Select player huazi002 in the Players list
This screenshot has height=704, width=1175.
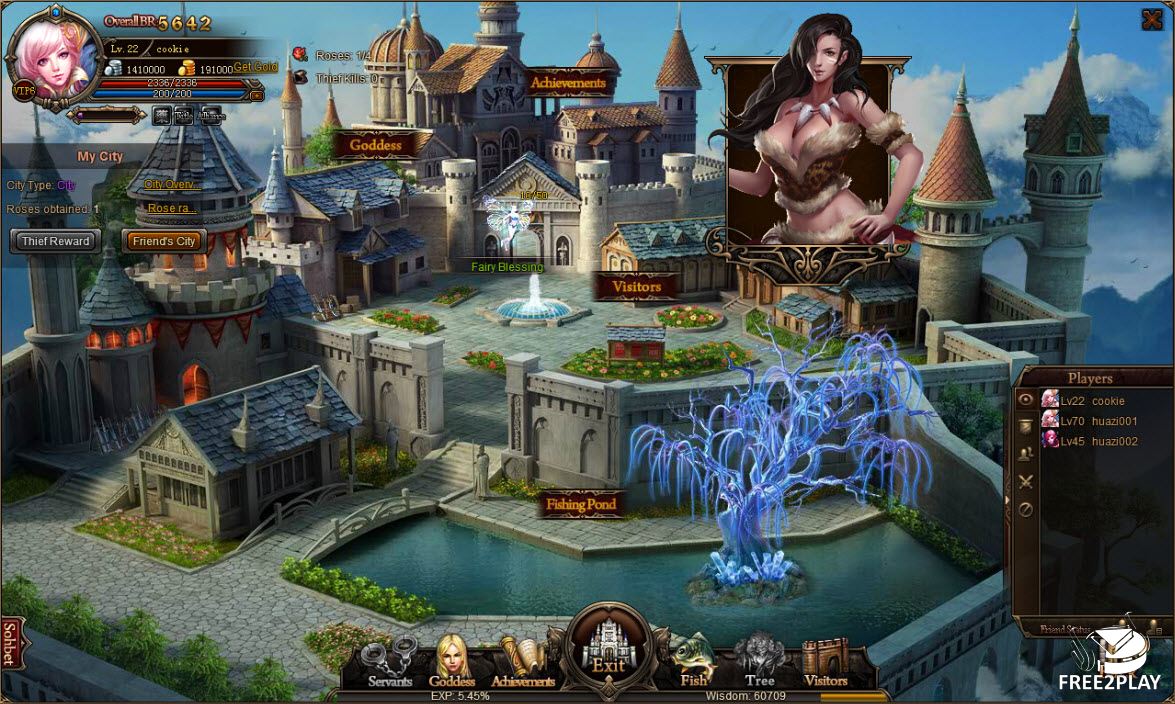1099,441
